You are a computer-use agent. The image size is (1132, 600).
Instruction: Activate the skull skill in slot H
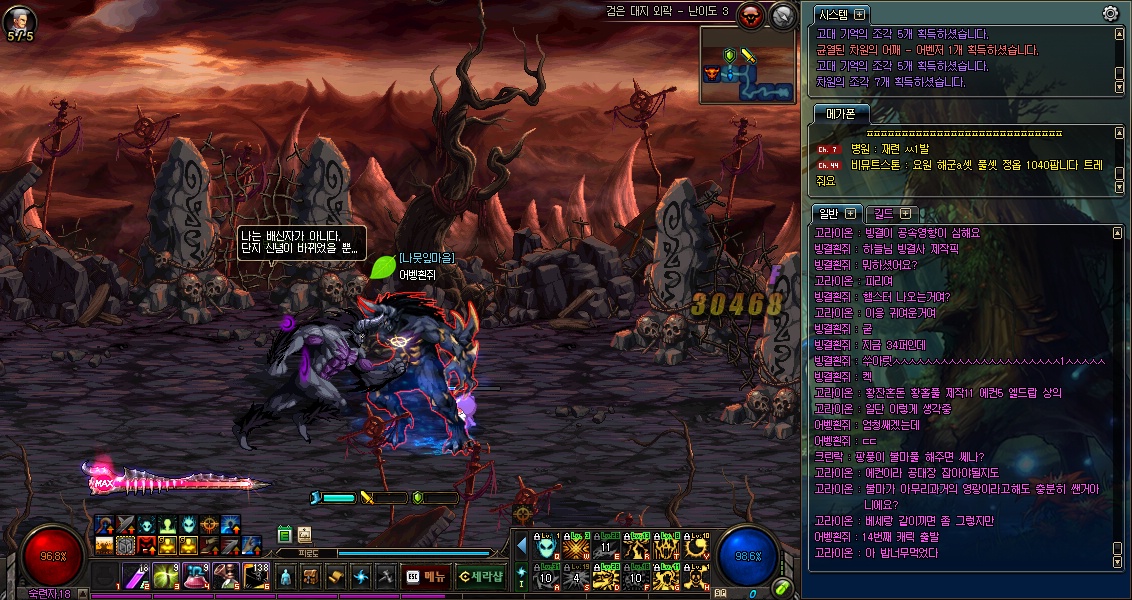695,577
